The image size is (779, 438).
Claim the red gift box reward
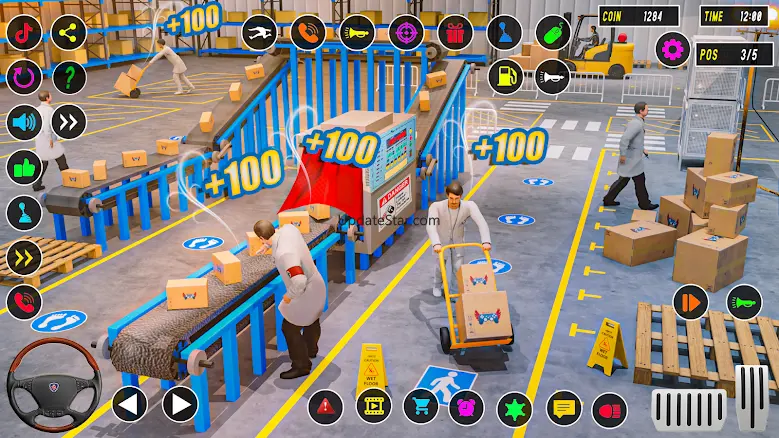[455, 32]
